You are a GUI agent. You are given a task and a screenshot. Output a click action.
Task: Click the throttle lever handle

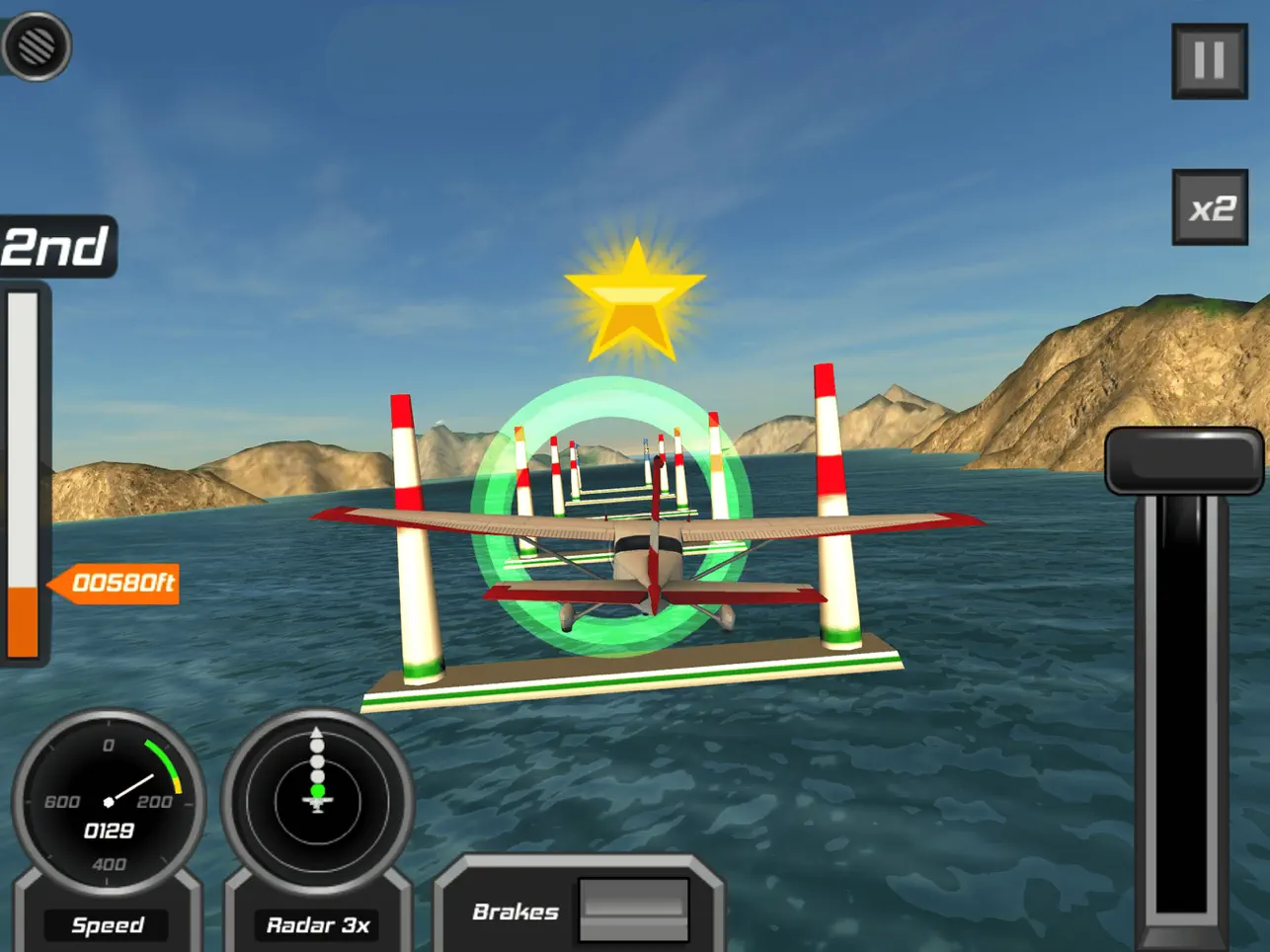click(x=1183, y=460)
